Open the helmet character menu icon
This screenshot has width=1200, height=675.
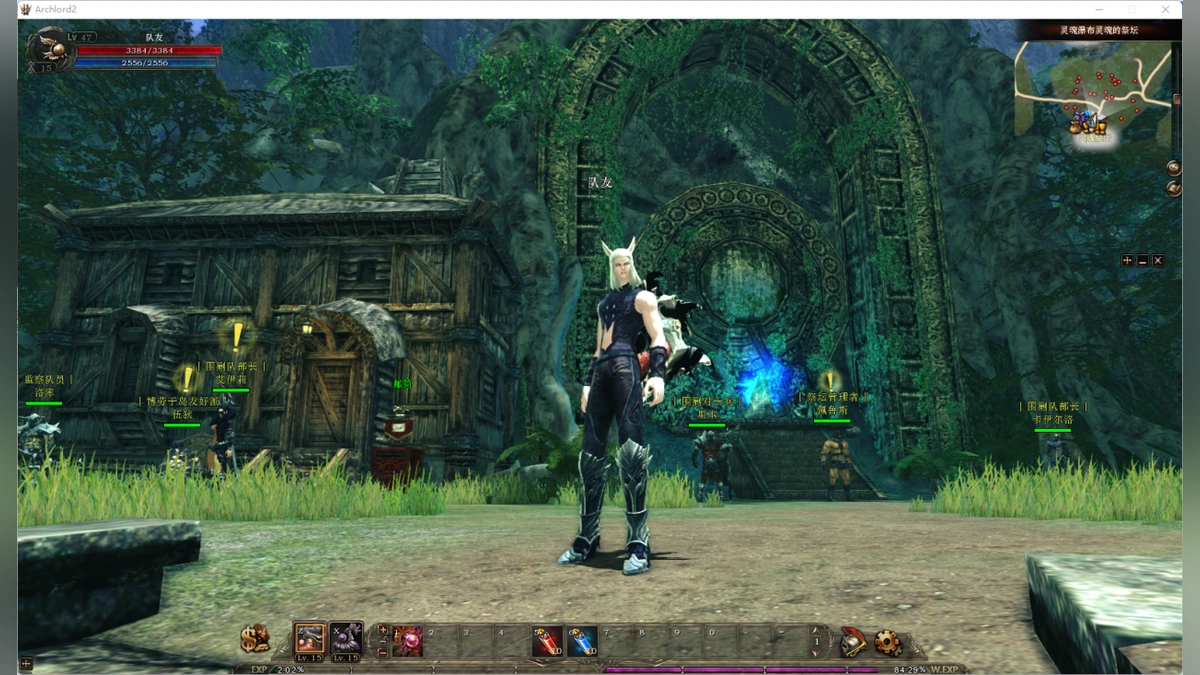point(852,642)
